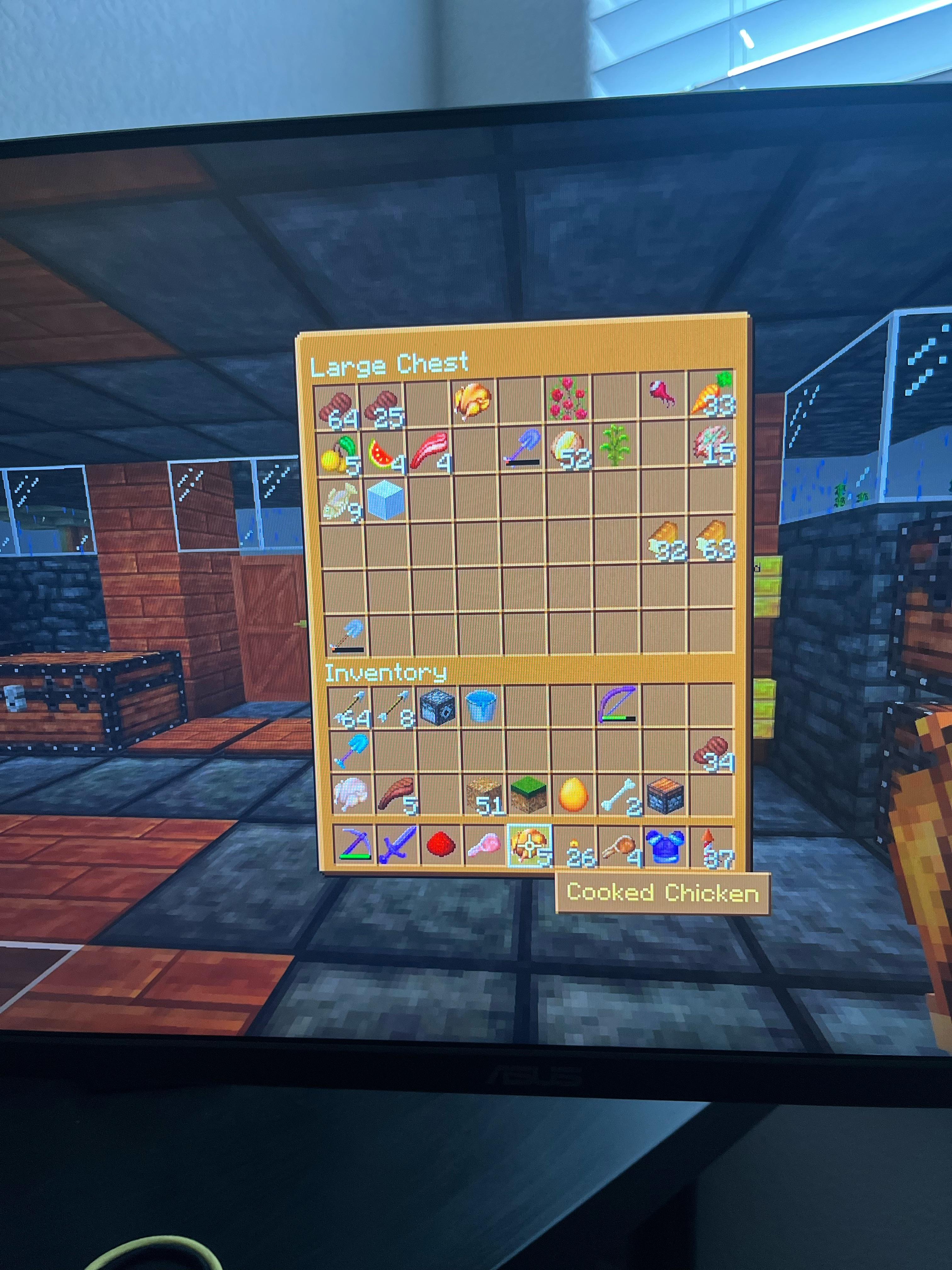Take the stack of 4 melon slices
This screenshot has width=952, height=1270.
[383, 454]
